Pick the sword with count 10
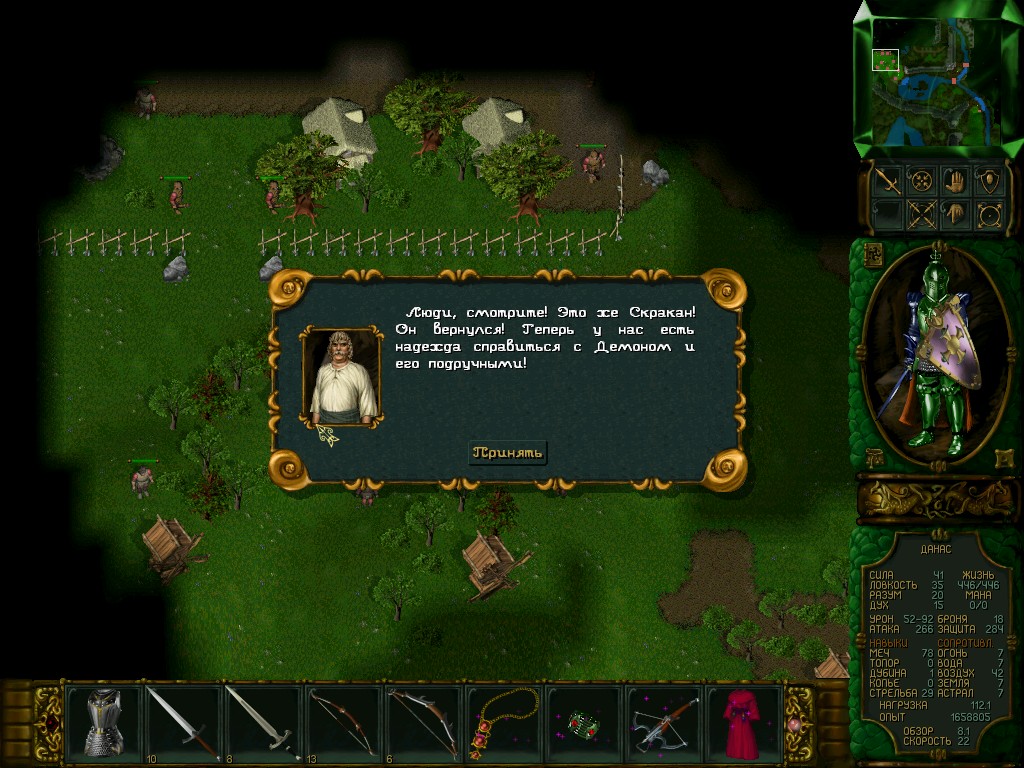 (183, 721)
